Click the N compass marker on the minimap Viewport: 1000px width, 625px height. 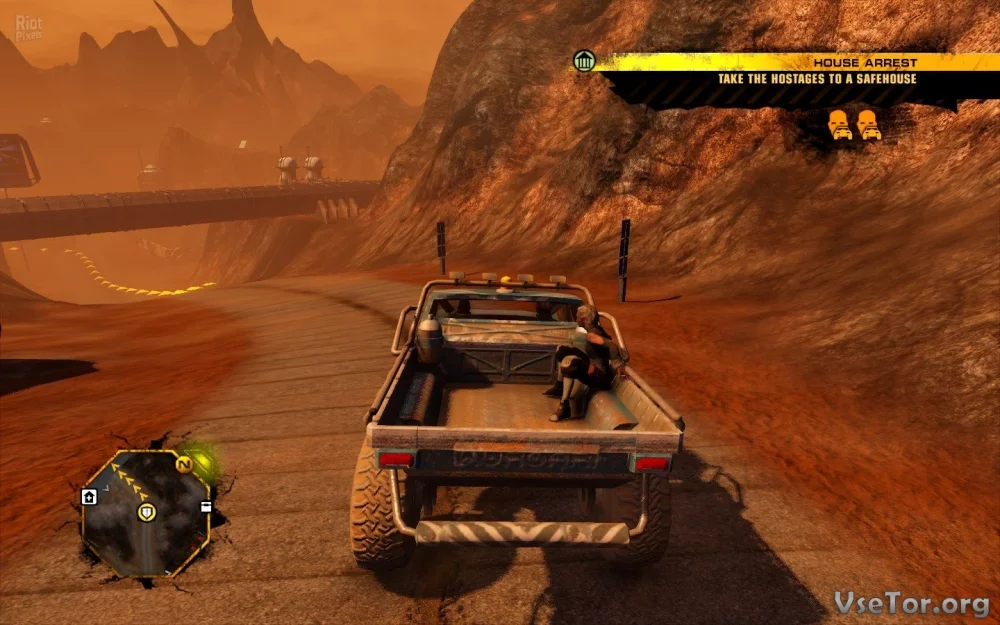[184, 465]
